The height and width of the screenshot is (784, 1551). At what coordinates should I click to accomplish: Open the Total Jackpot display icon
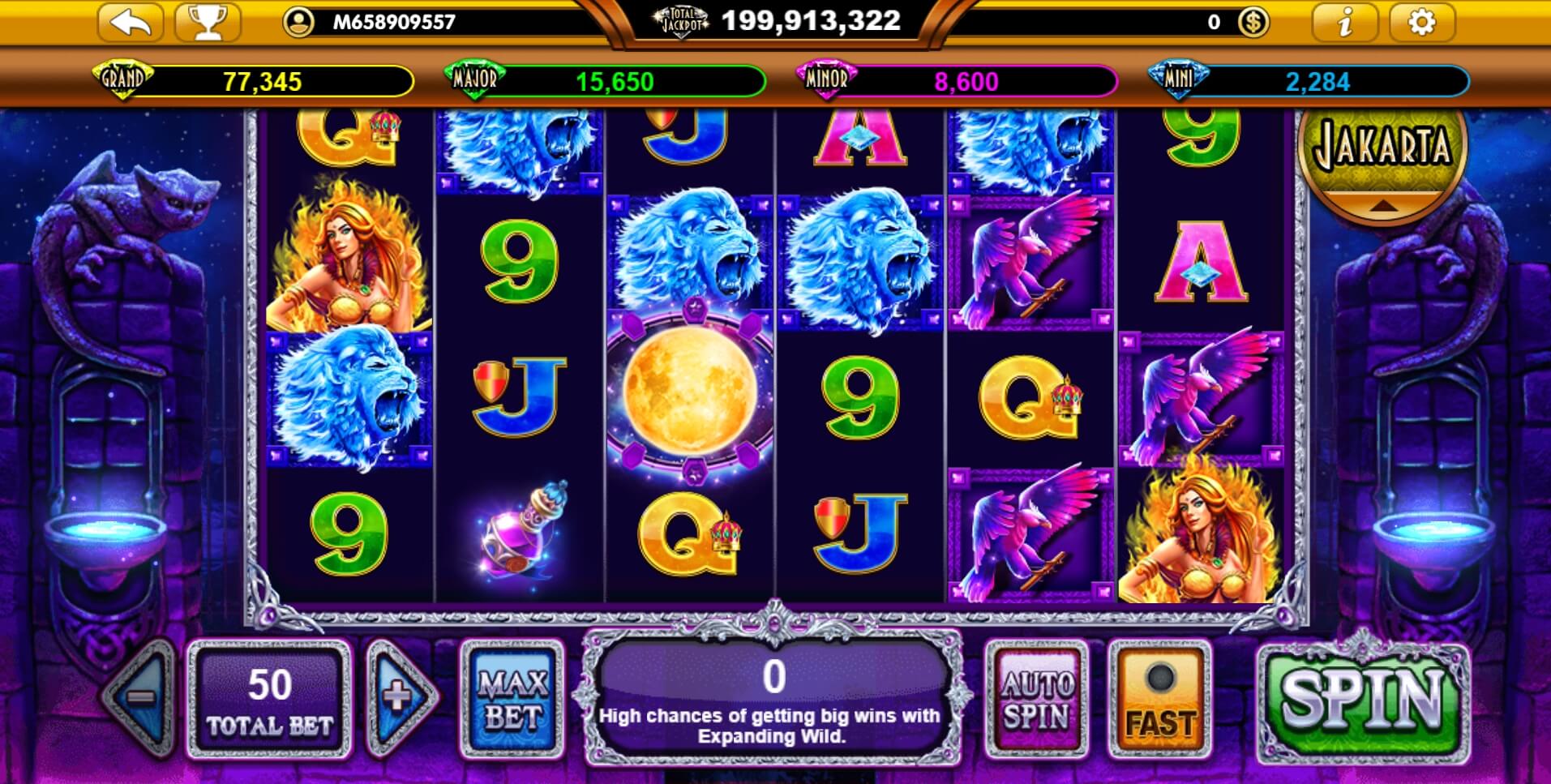coord(678,20)
